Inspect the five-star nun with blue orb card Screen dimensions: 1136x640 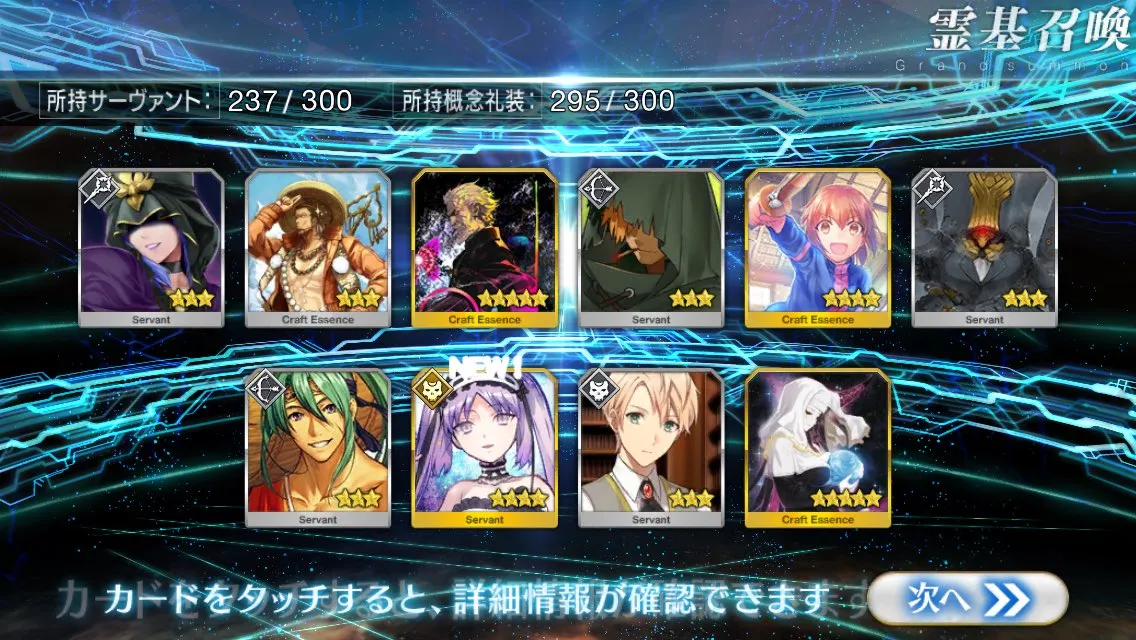pyautogui.click(x=817, y=448)
